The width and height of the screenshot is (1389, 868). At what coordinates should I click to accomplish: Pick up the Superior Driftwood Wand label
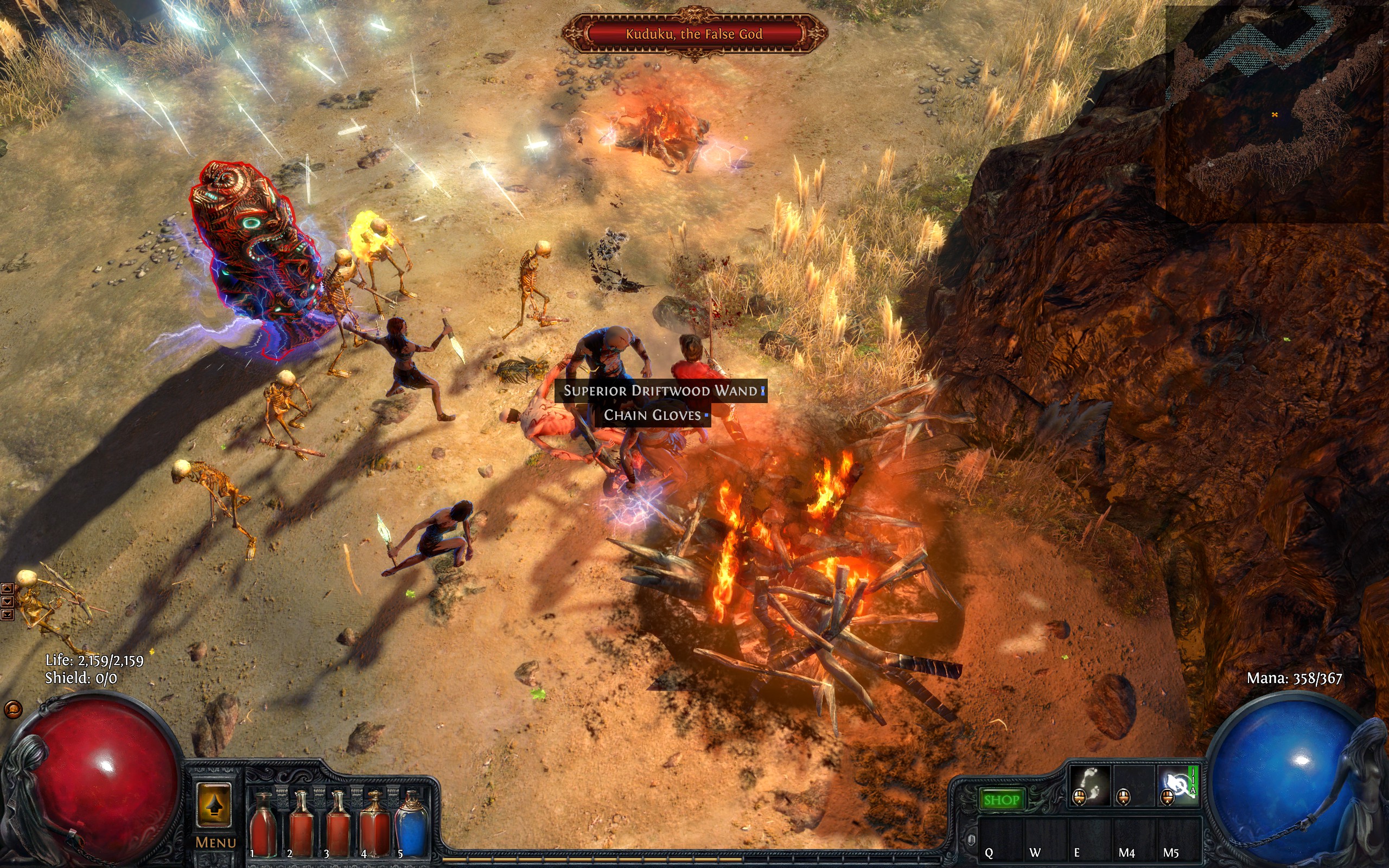(x=660, y=391)
